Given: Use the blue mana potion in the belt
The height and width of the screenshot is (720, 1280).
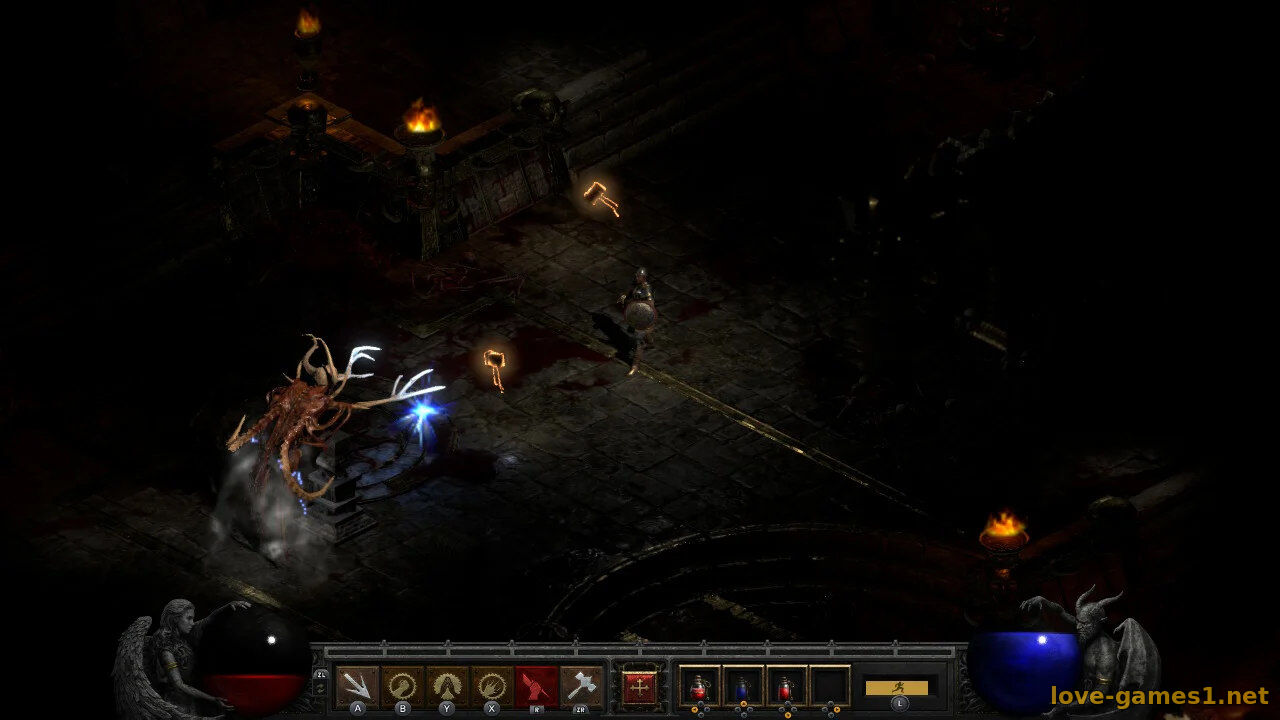Looking at the screenshot, I should [x=743, y=687].
